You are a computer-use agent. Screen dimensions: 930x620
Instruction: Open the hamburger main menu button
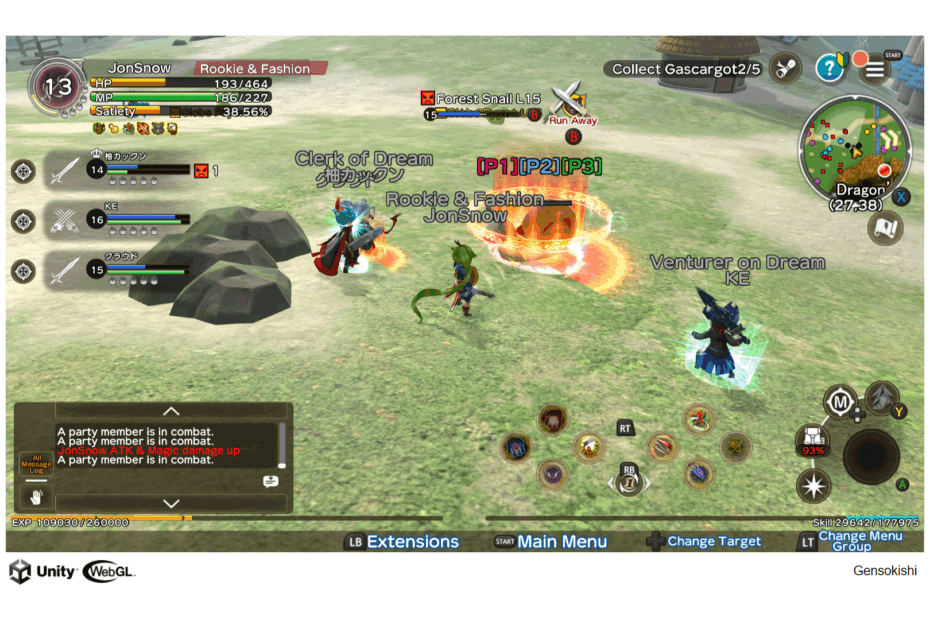(874, 68)
